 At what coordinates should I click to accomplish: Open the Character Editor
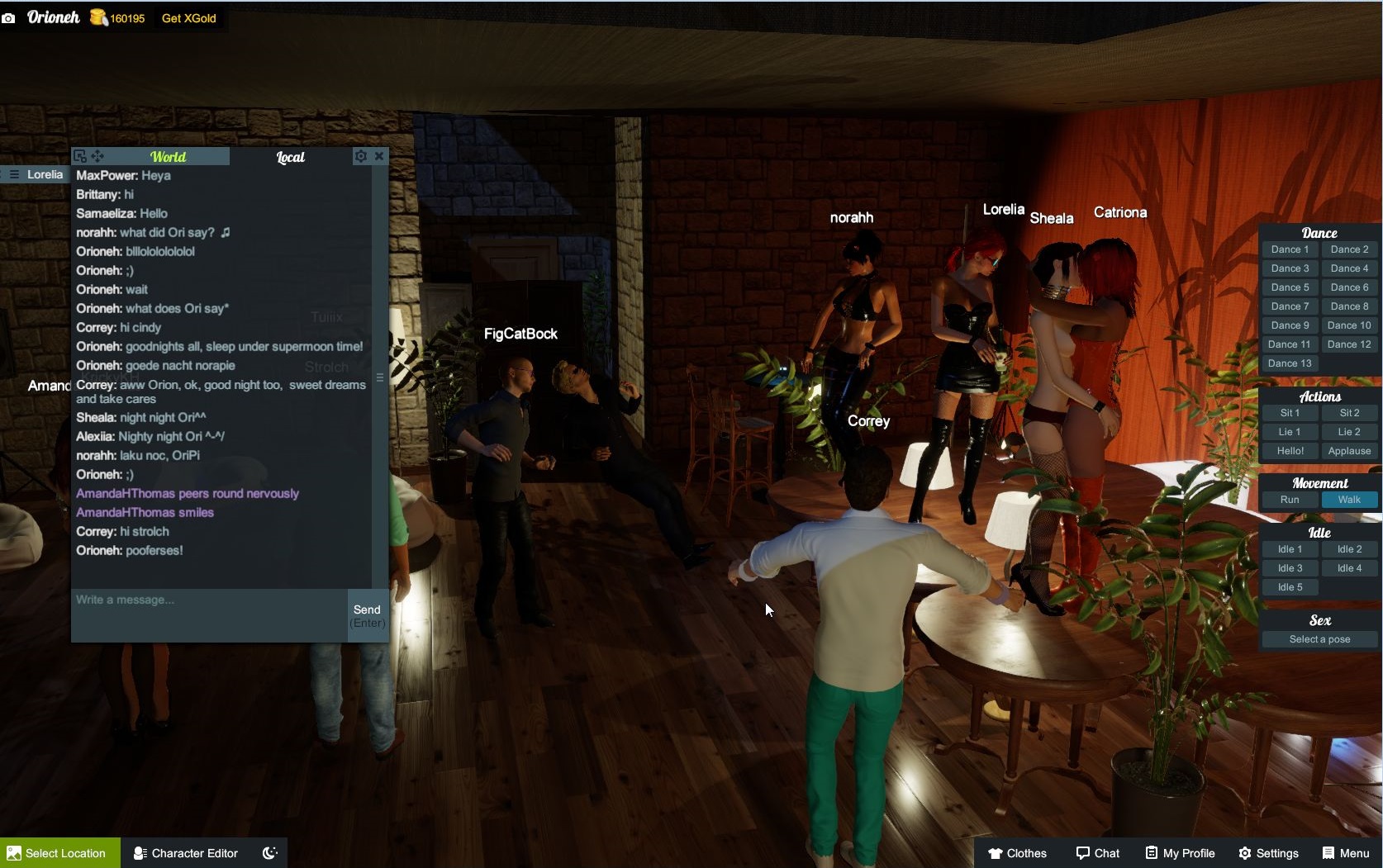click(186, 853)
